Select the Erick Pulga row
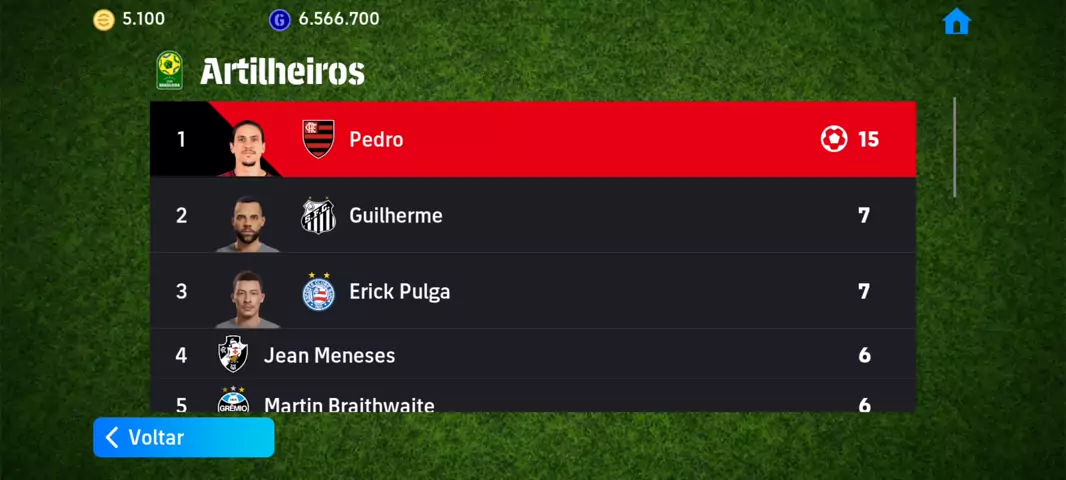 [532, 291]
